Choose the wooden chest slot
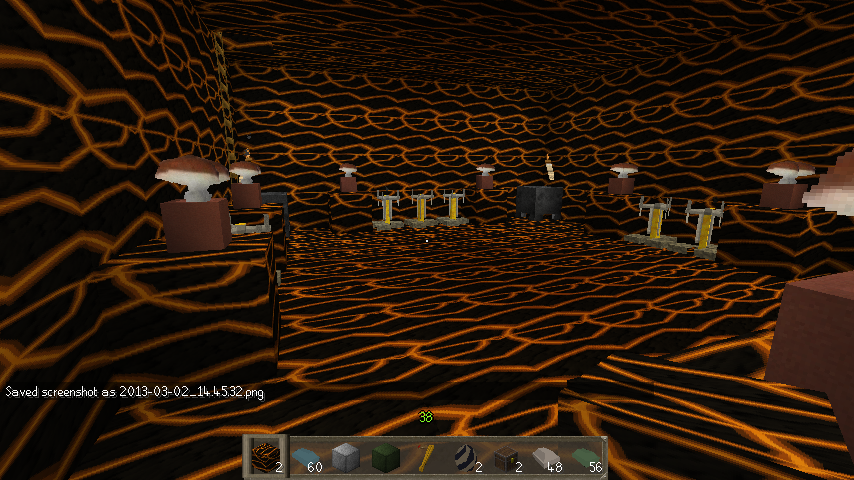The image size is (854, 480). pyautogui.click(x=506, y=458)
